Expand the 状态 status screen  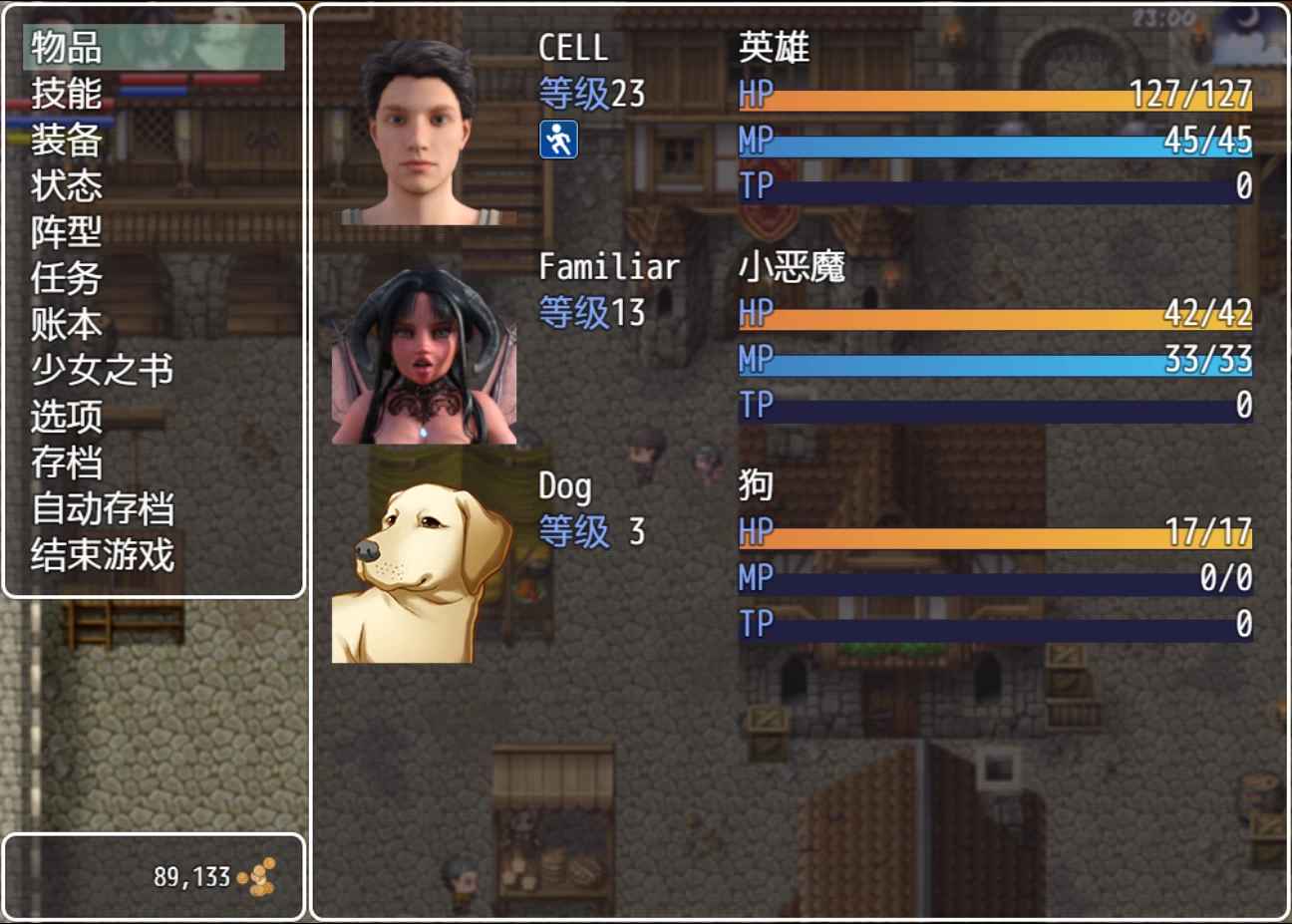(65, 186)
